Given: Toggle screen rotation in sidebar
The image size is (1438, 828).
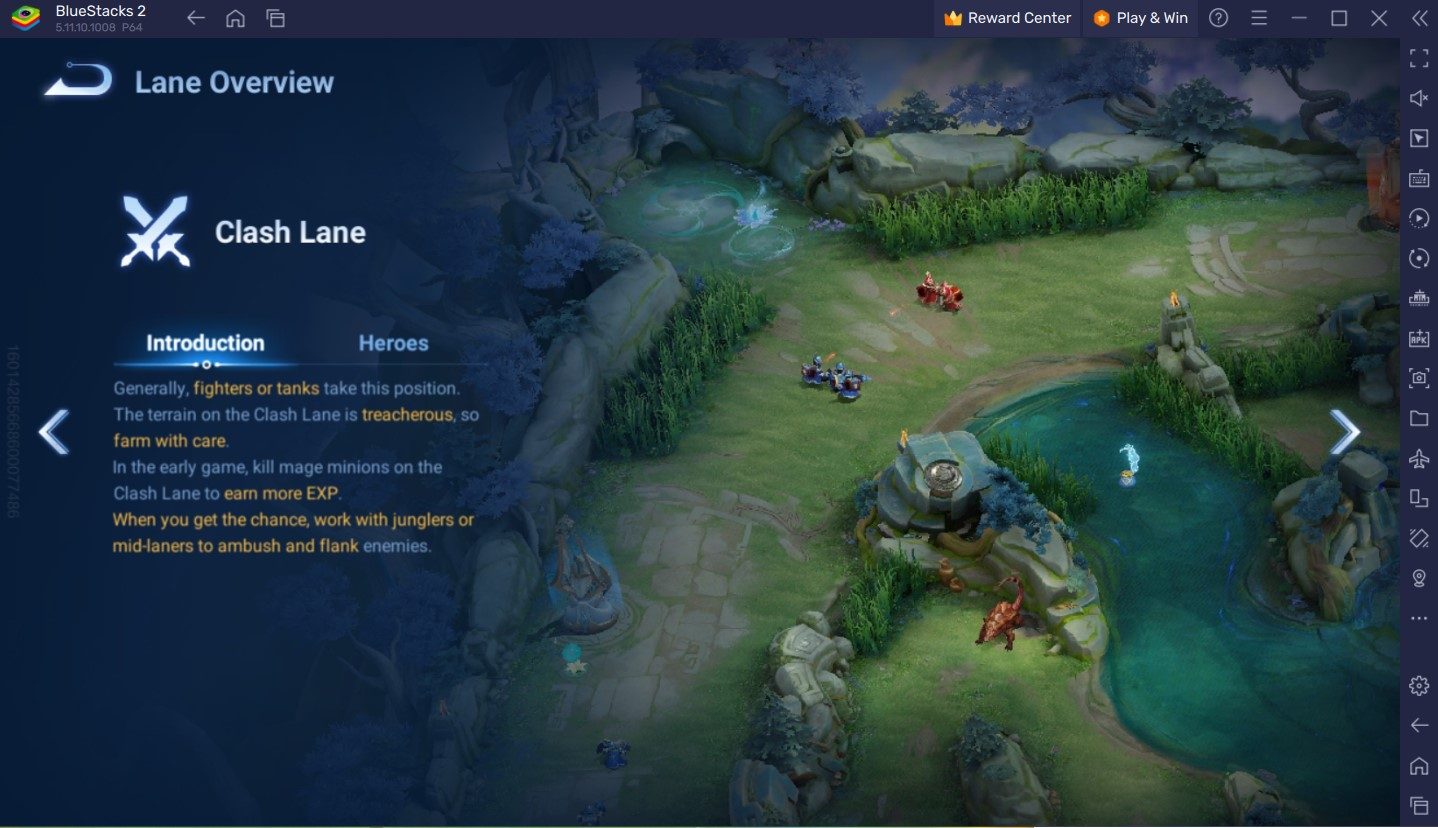Looking at the screenshot, I should [1418, 258].
